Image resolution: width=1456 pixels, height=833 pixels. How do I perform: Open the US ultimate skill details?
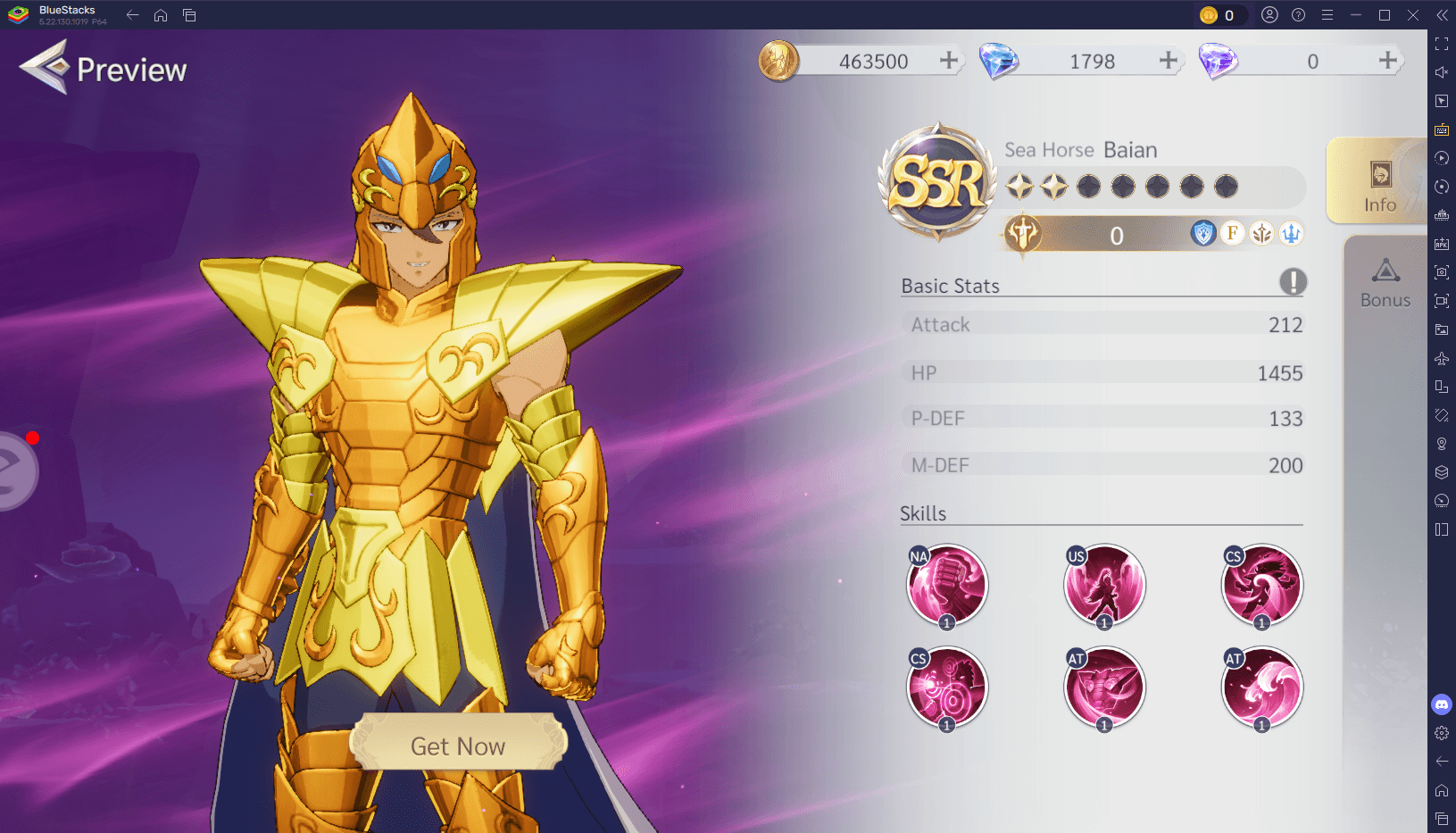coord(1104,585)
